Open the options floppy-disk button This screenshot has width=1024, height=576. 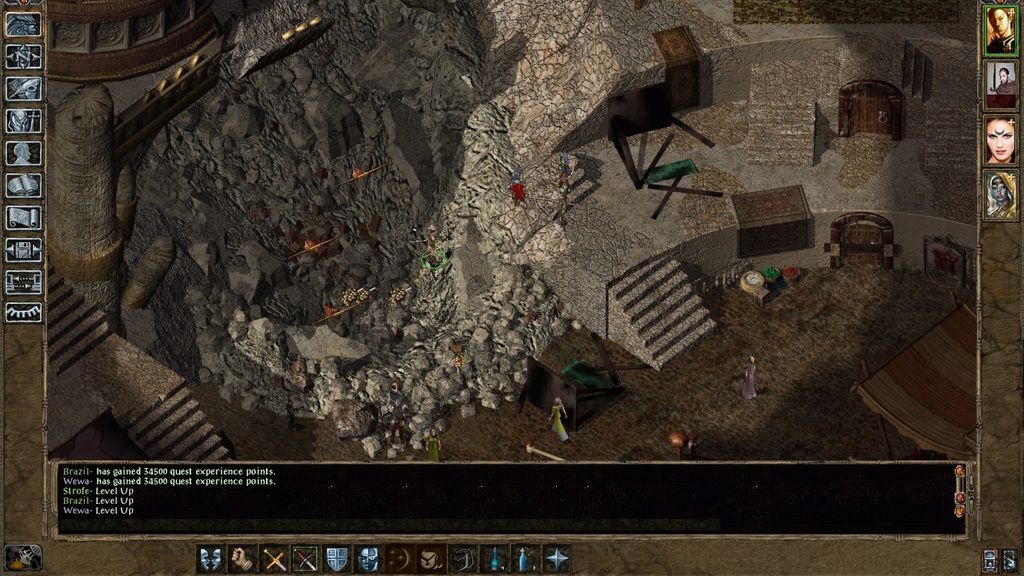[23, 249]
